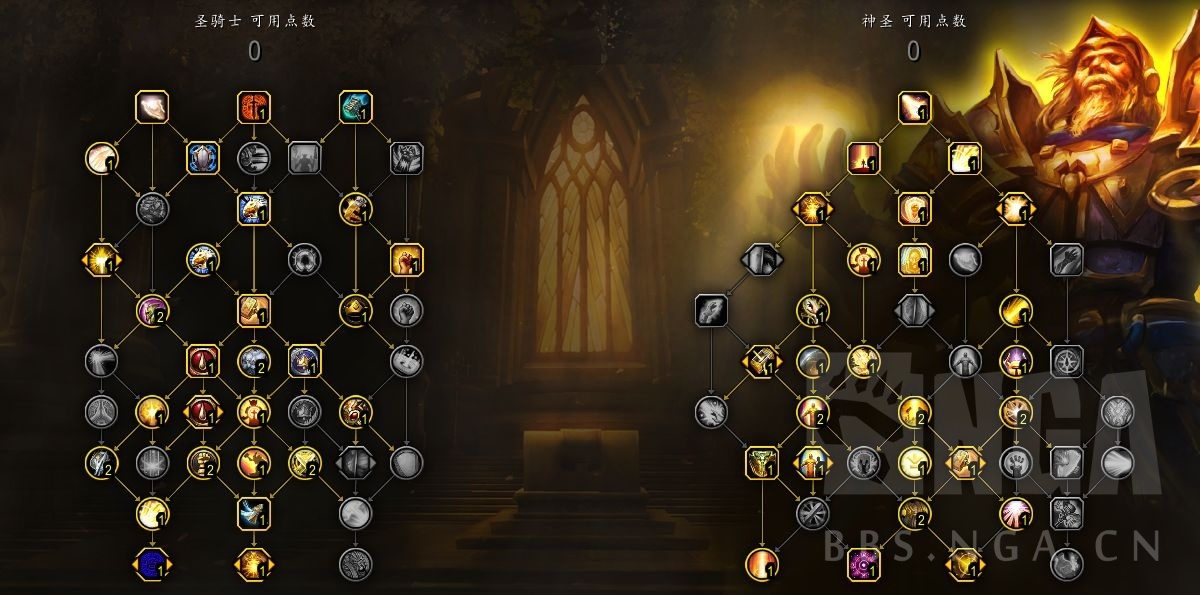
Task: Select the blue-white hammer square talent
Action: (x=253, y=513)
